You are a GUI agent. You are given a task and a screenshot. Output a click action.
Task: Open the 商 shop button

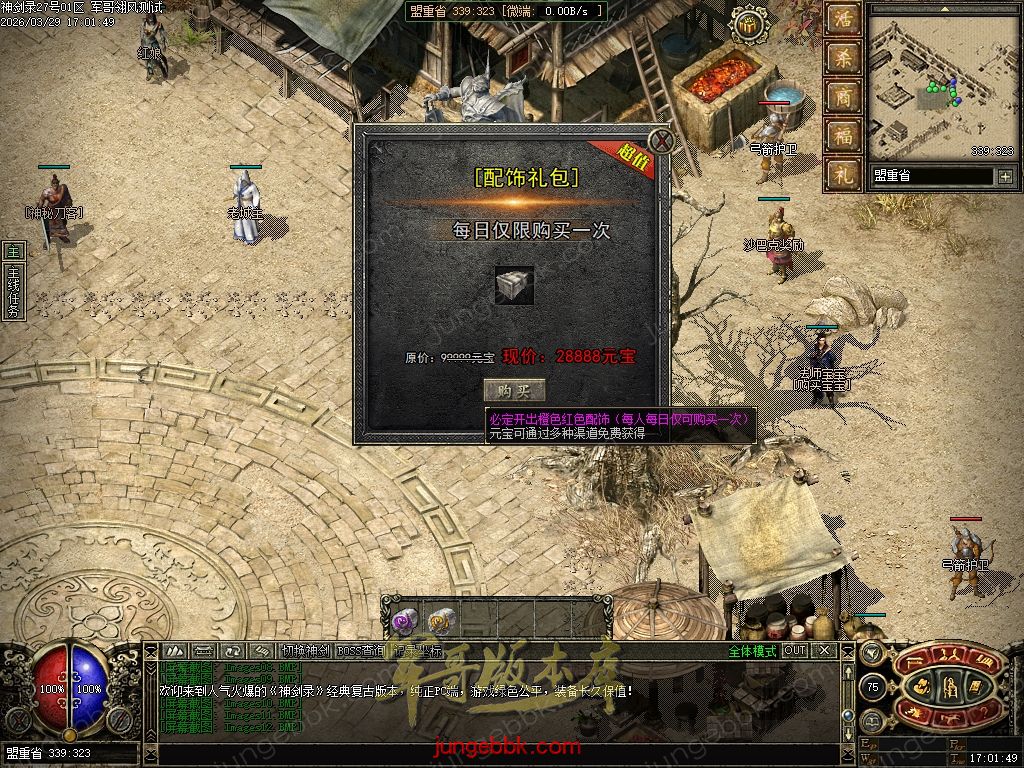click(x=842, y=97)
